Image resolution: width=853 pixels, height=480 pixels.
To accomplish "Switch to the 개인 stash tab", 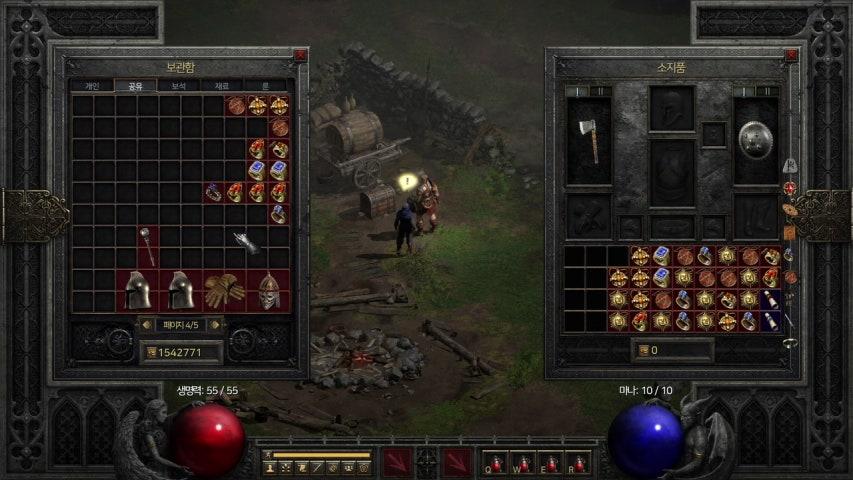I will [x=92, y=86].
